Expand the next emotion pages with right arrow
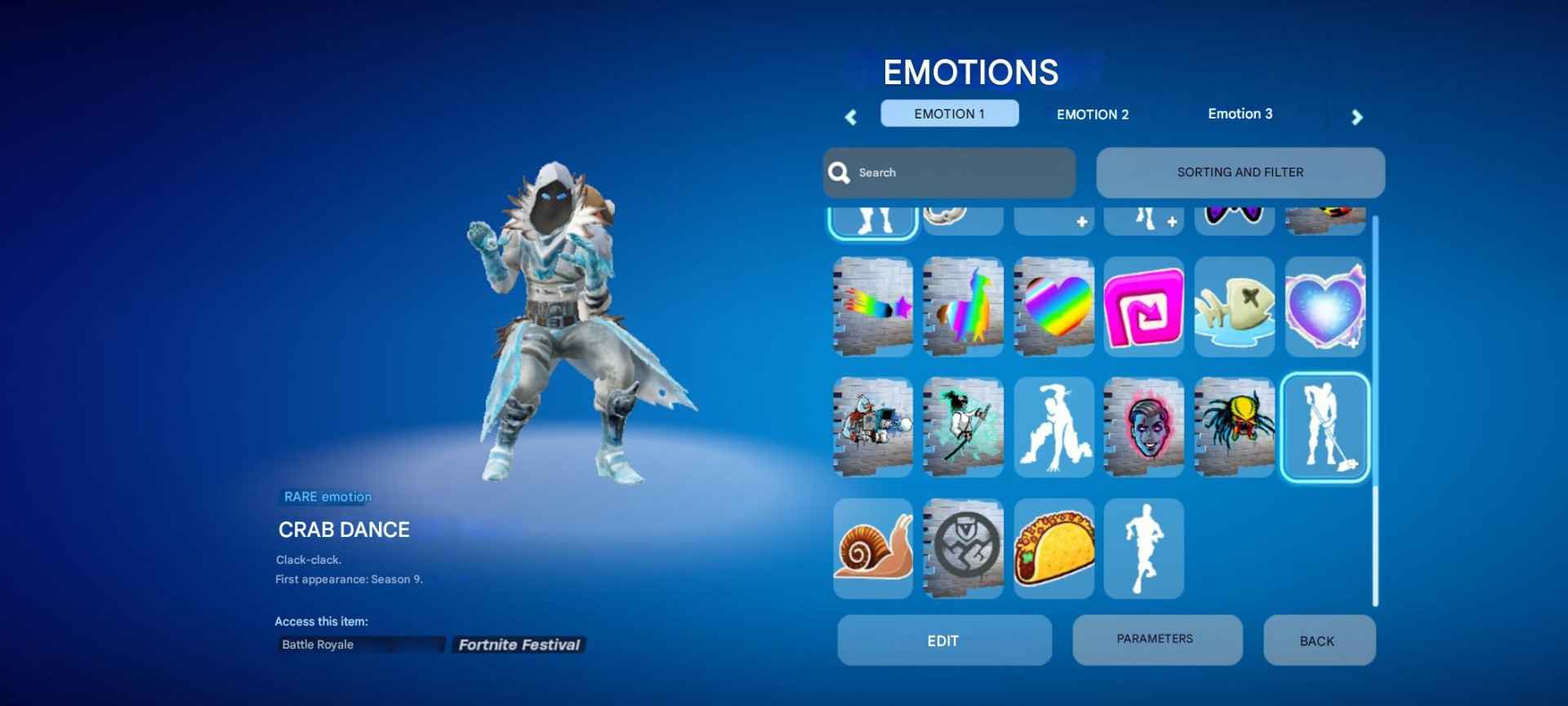The width and height of the screenshot is (1568, 706). point(1356,117)
